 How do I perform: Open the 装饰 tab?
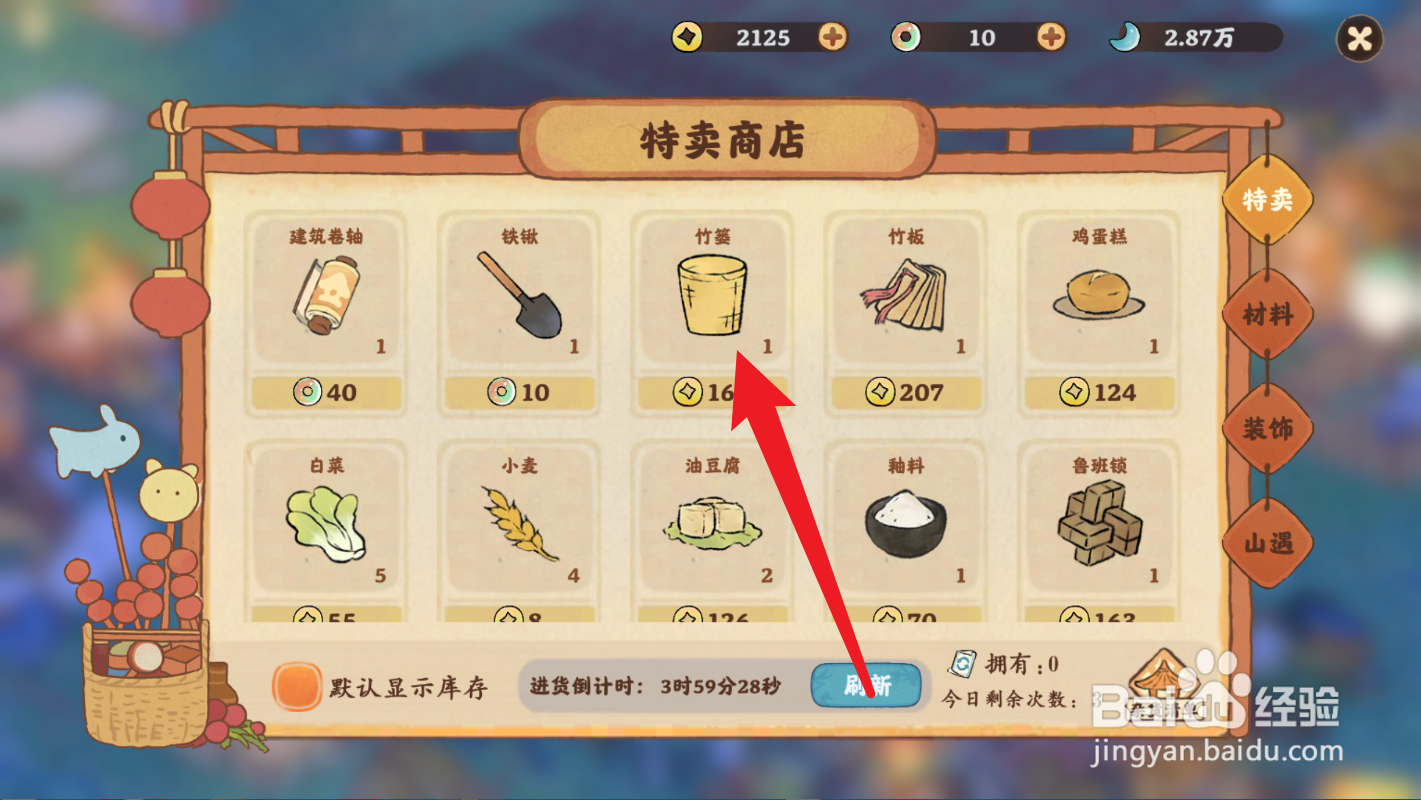coord(1266,428)
